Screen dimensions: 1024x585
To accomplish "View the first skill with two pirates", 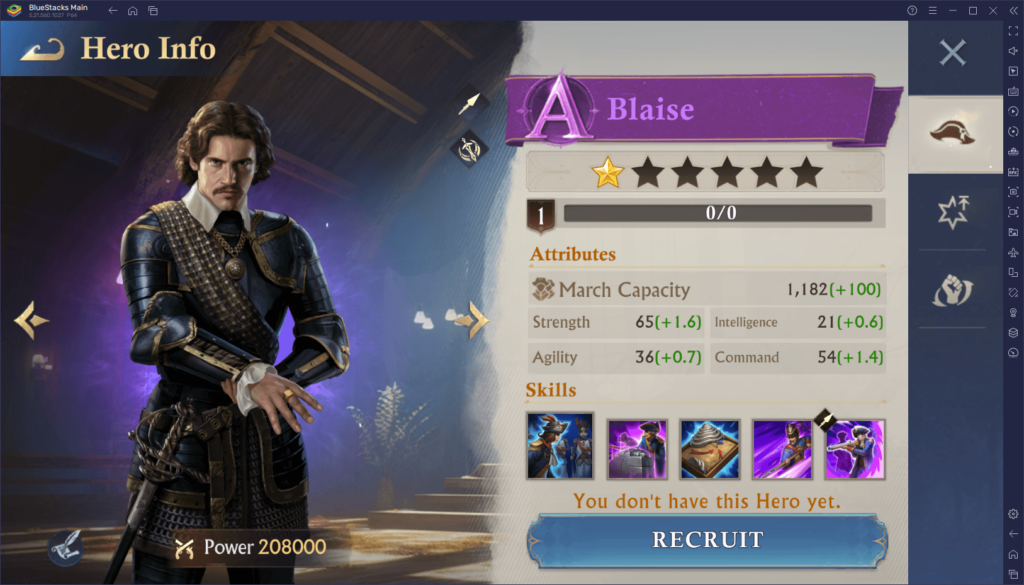I will (x=560, y=445).
